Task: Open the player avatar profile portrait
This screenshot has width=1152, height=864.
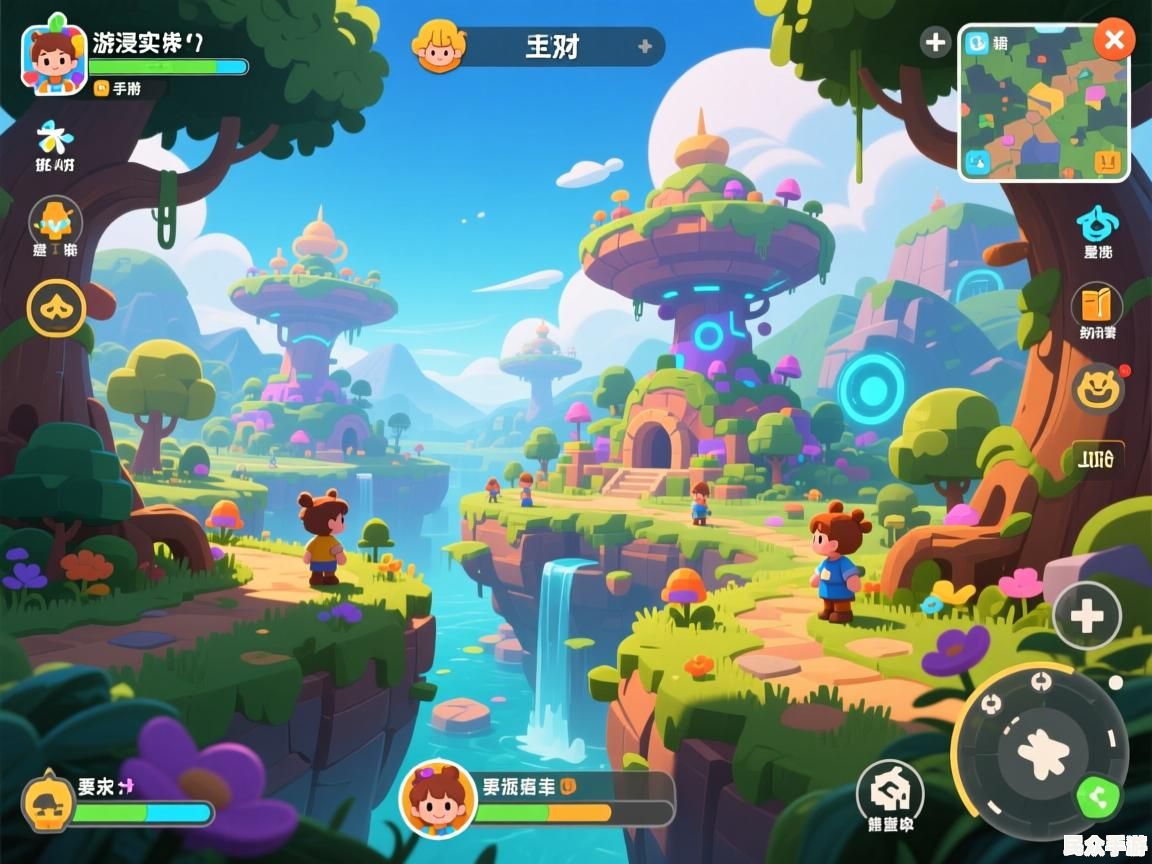Action: (x=54, y=58)
